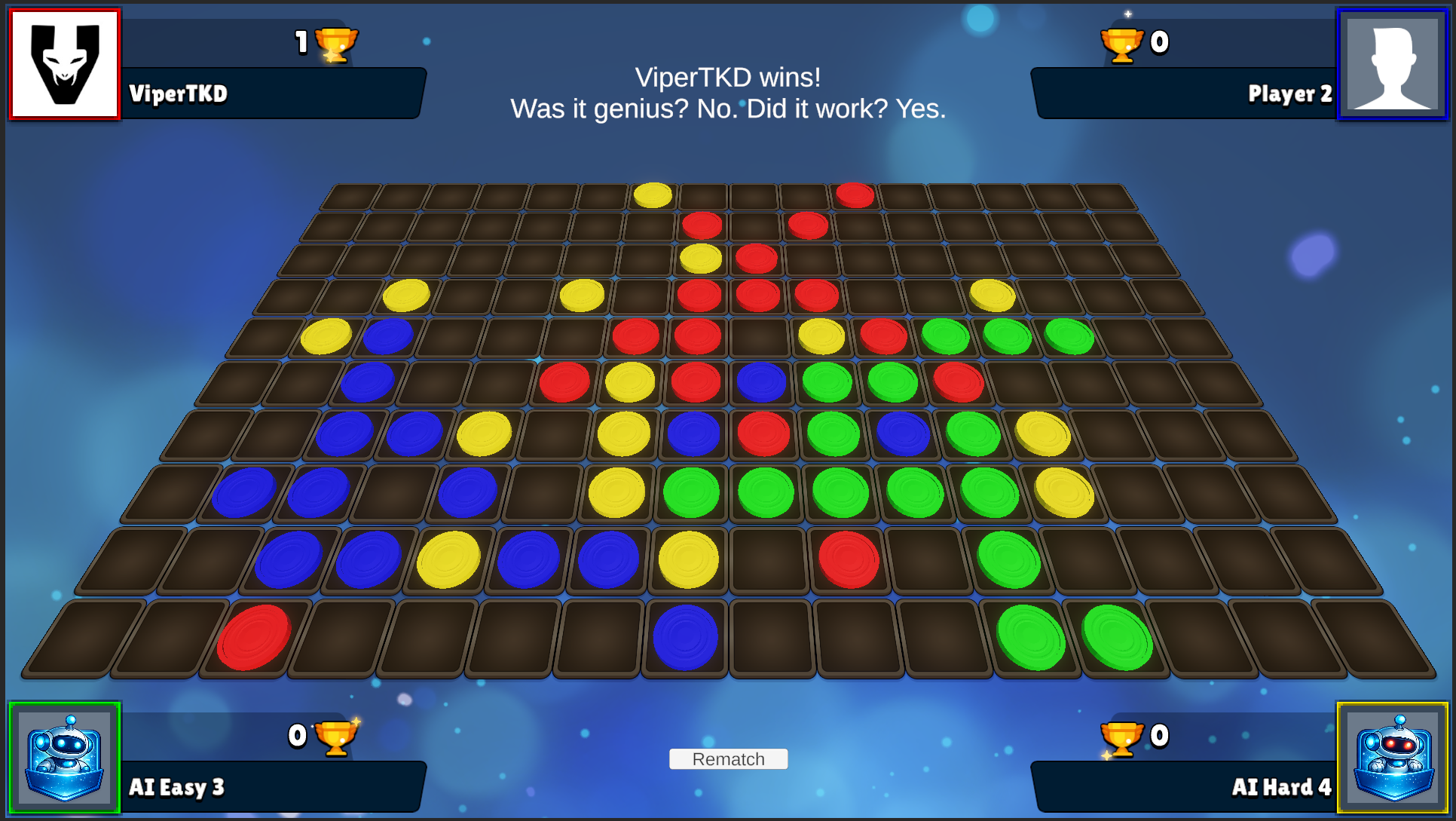
Task: Click the trophy icon near AI Hard 4's score
Action: 1120,738
